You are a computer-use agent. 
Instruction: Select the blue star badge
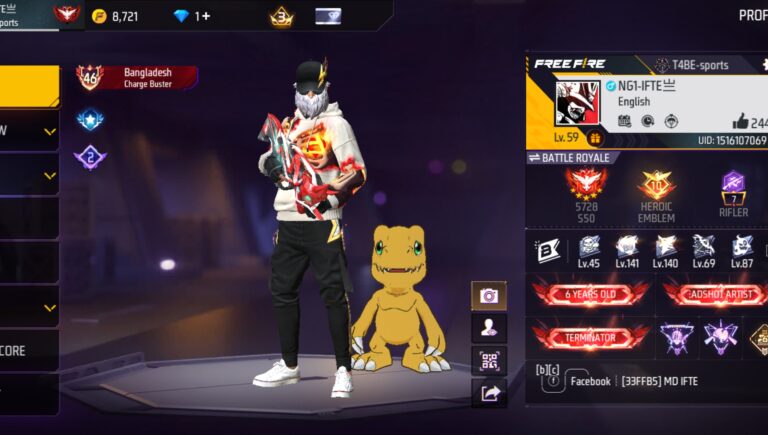pyautogui.click(x=90, y=119)
